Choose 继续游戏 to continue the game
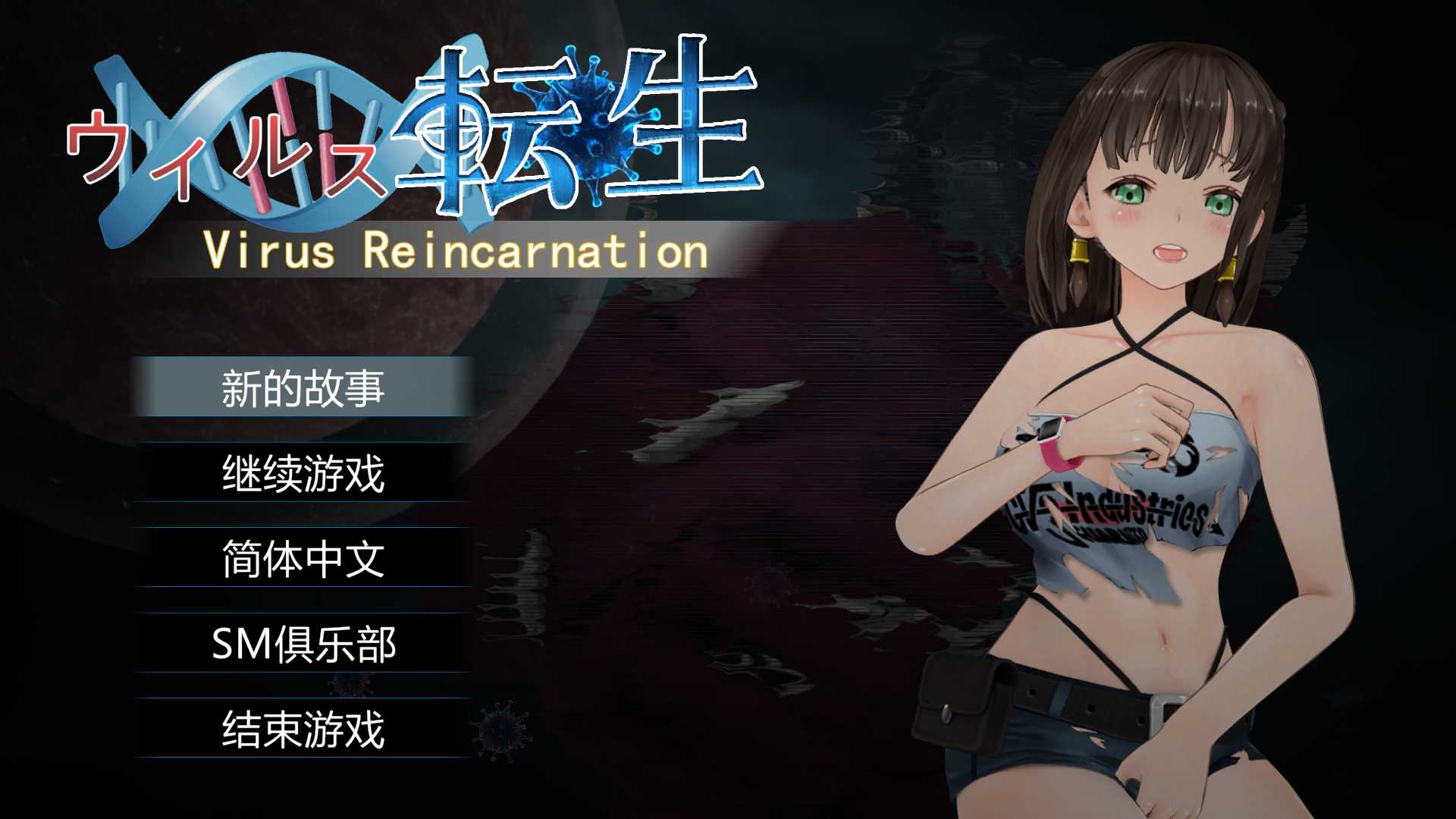The width and height of the screenshot is (1456, 819). coord(303,473)
